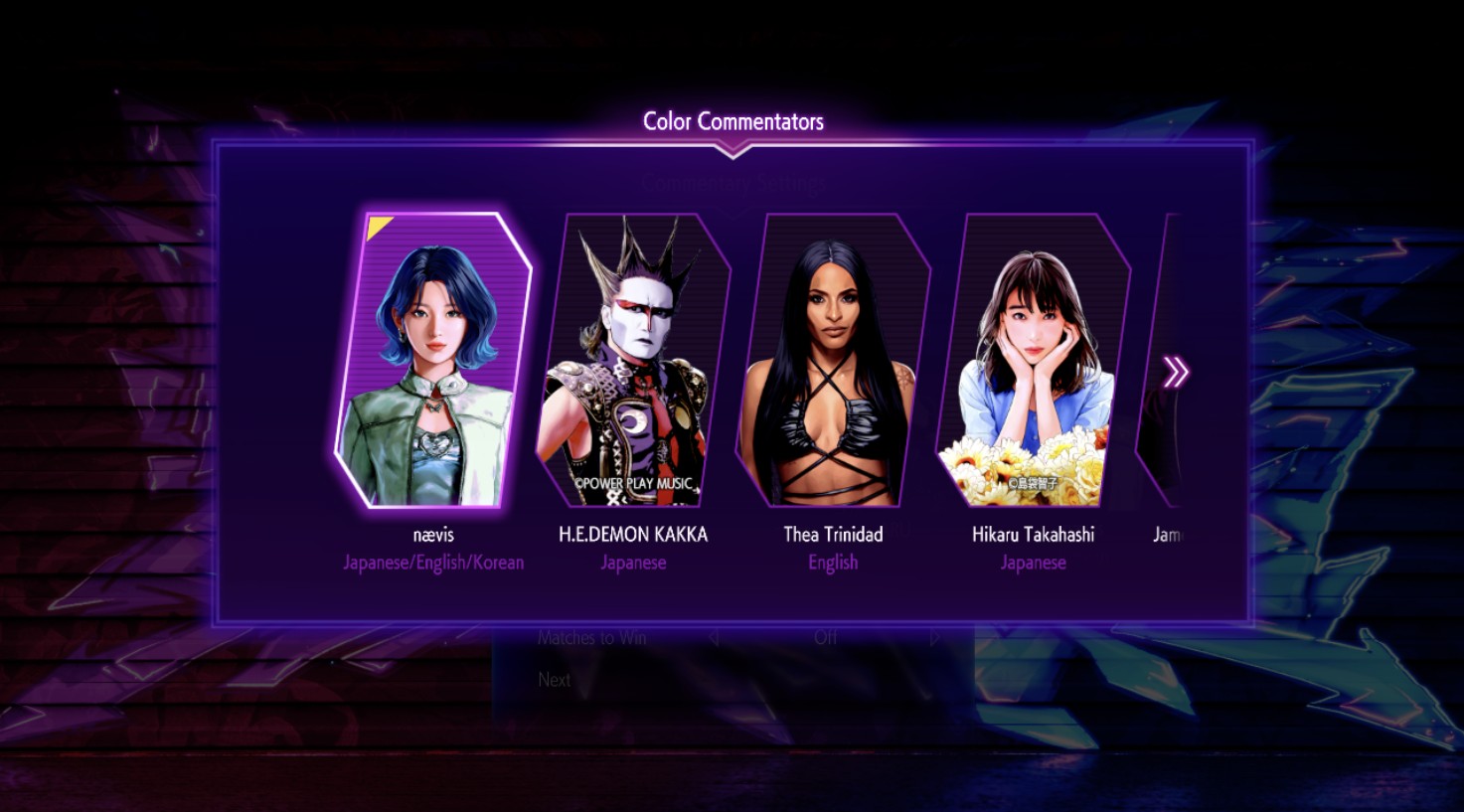The image size is (1464, 812).
Task: Click the ©POWER PLAY MUSIC credit text
Action: 633,484
